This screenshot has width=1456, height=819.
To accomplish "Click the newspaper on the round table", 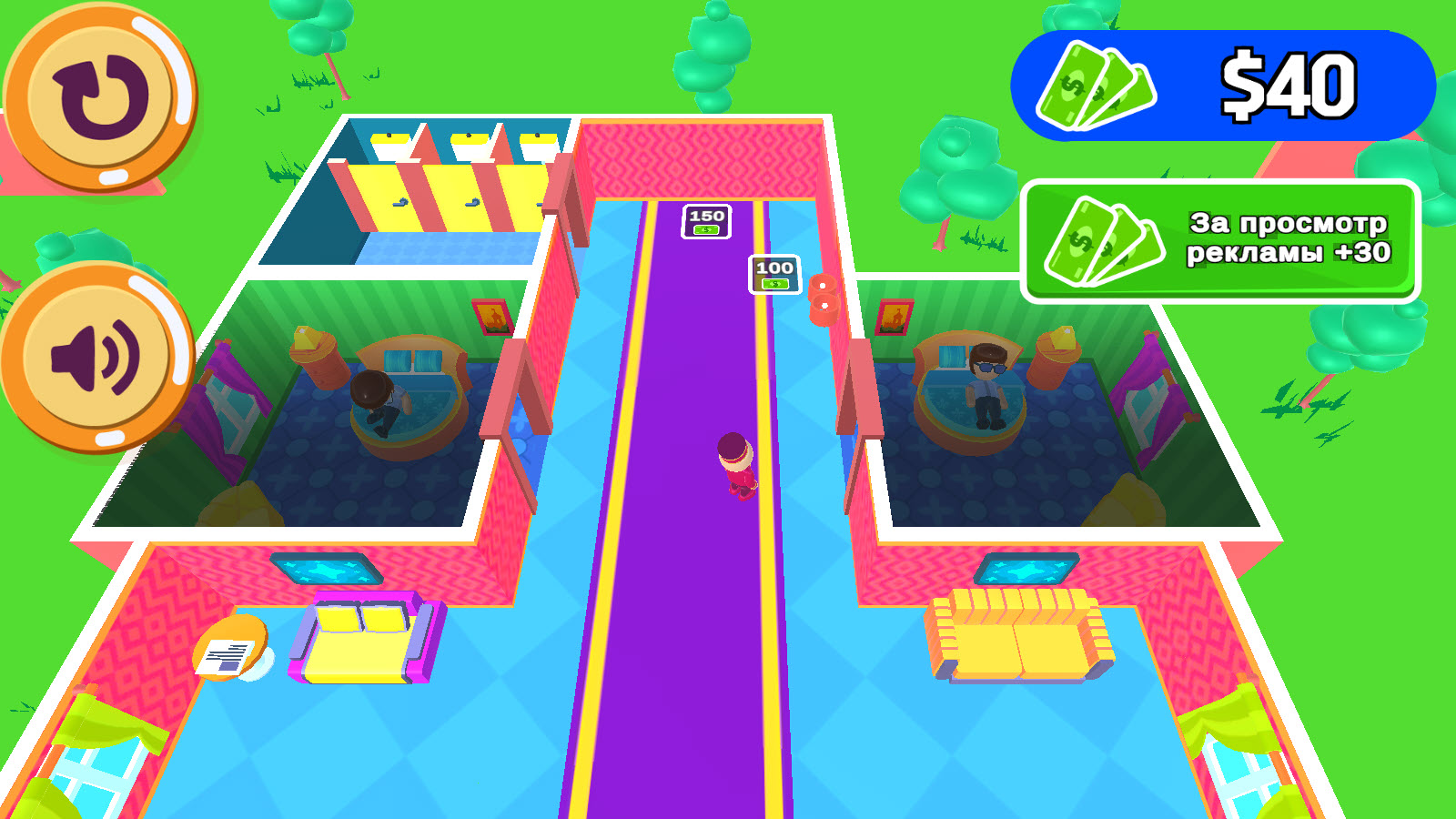I will tap(226, 657).
